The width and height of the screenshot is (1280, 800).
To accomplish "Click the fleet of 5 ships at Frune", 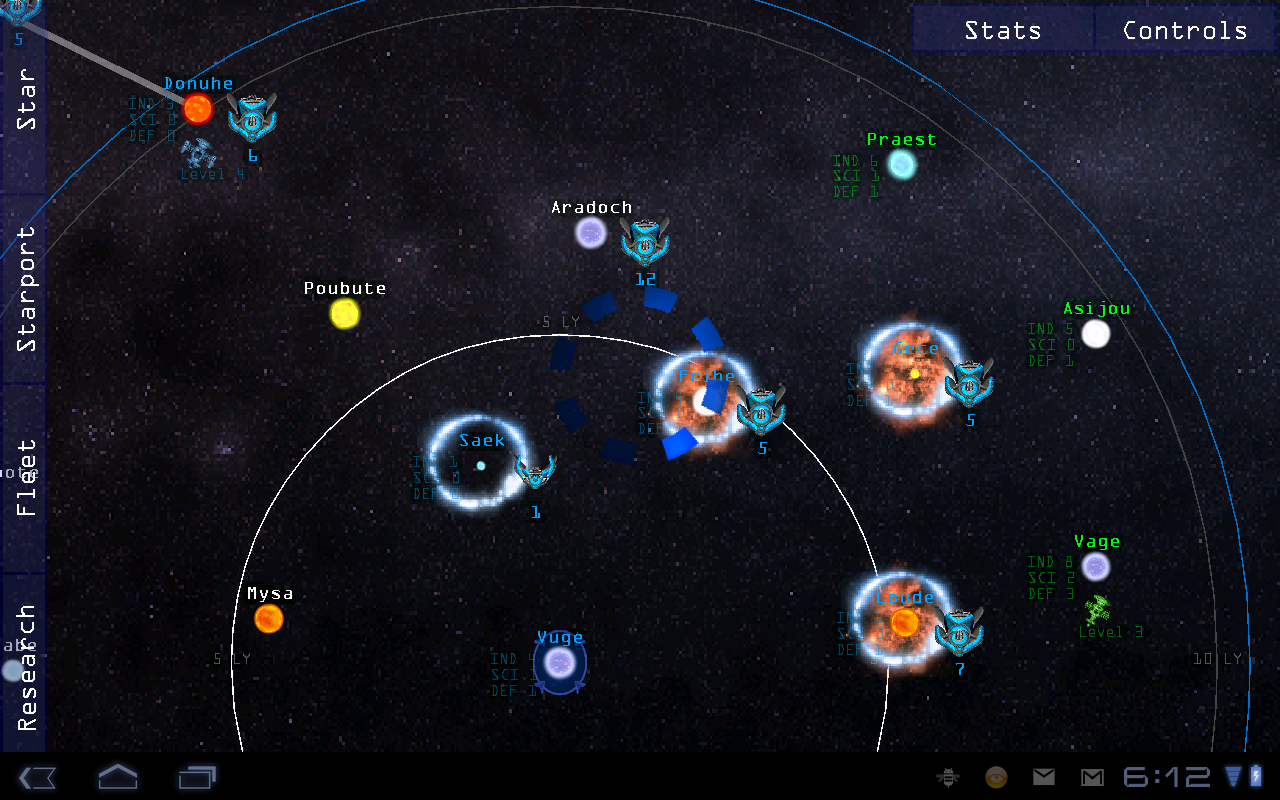I will (x=761, y=412).
